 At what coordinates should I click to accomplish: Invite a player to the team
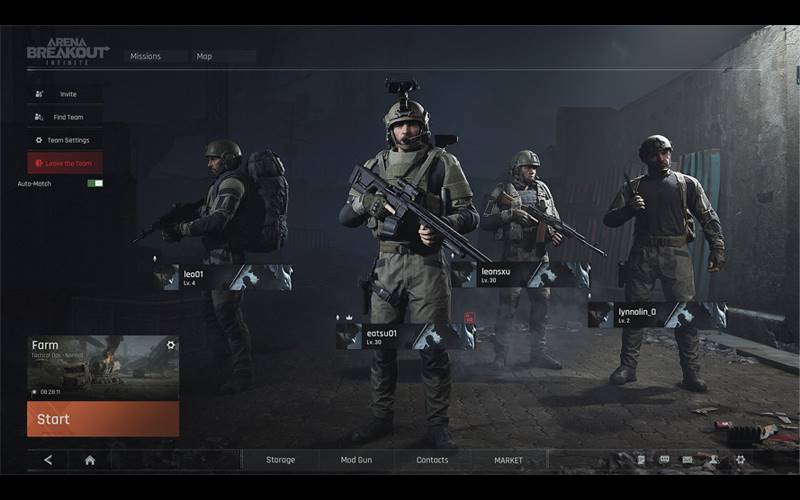point(66,94)
